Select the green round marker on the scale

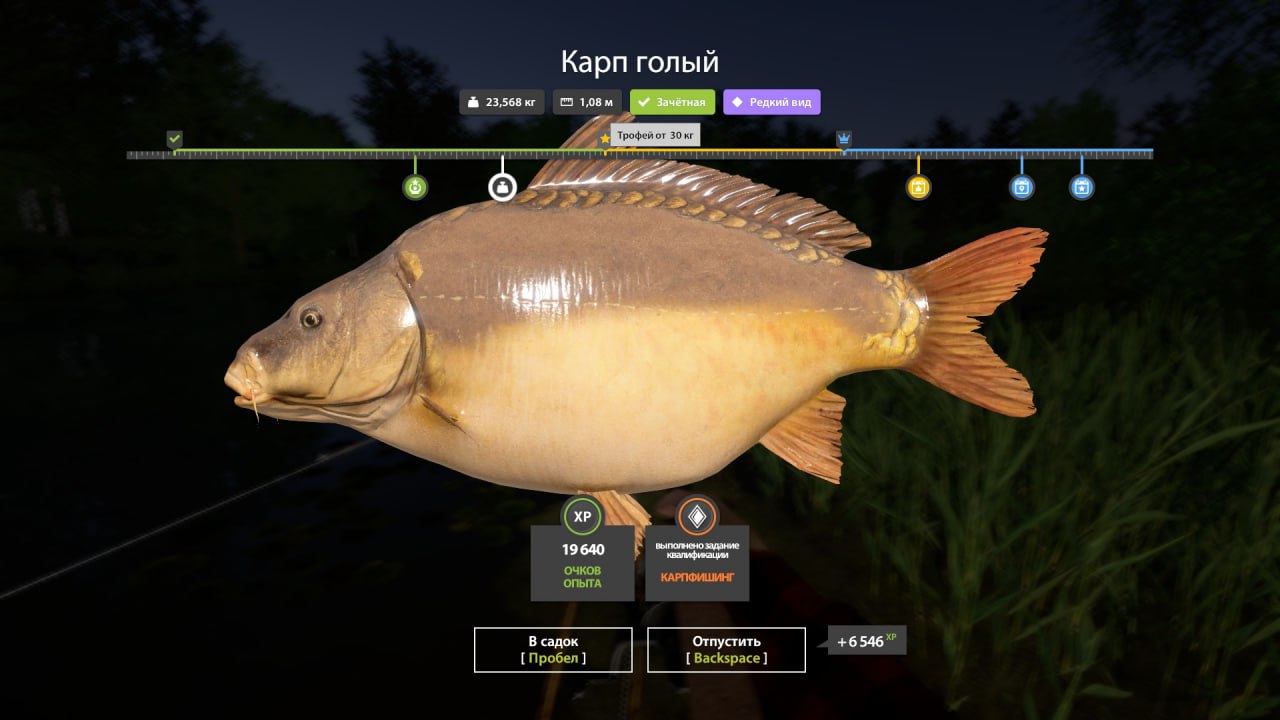pyautogui.click(x=415, y=187)
